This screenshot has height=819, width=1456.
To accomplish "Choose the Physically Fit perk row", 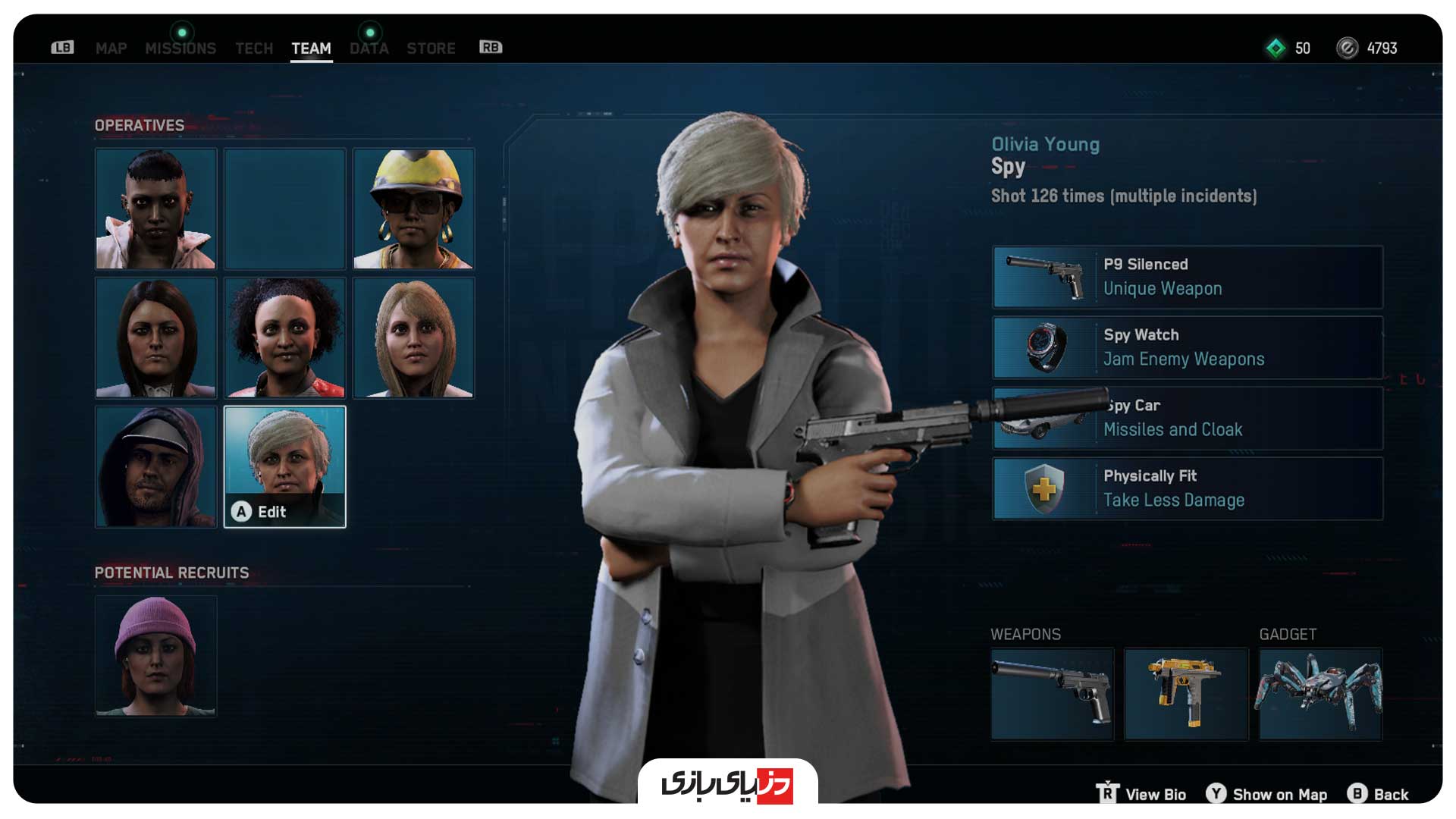I will (x=1188, y=488).
